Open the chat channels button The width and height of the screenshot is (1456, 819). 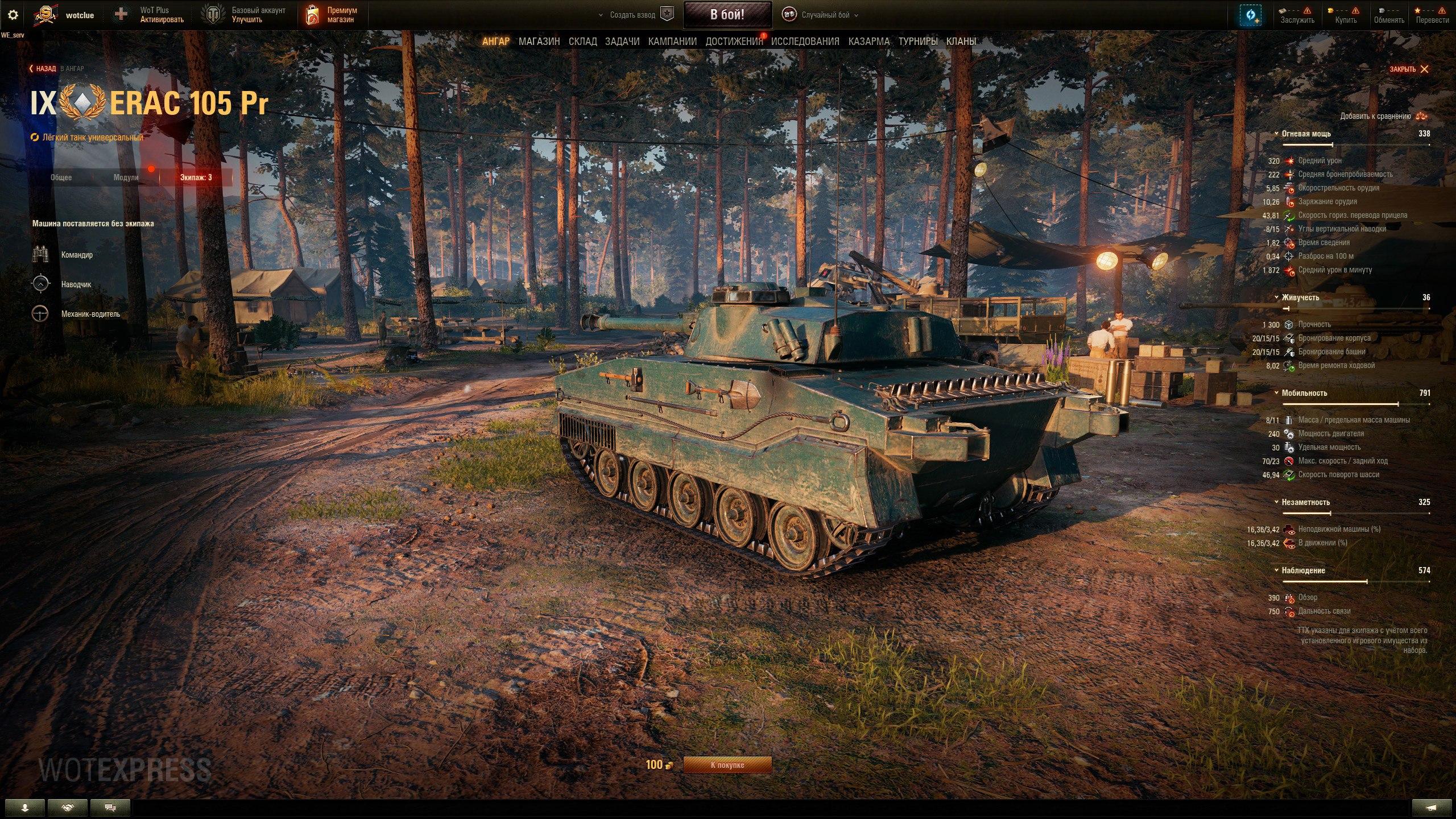click(x=110, y=808)
